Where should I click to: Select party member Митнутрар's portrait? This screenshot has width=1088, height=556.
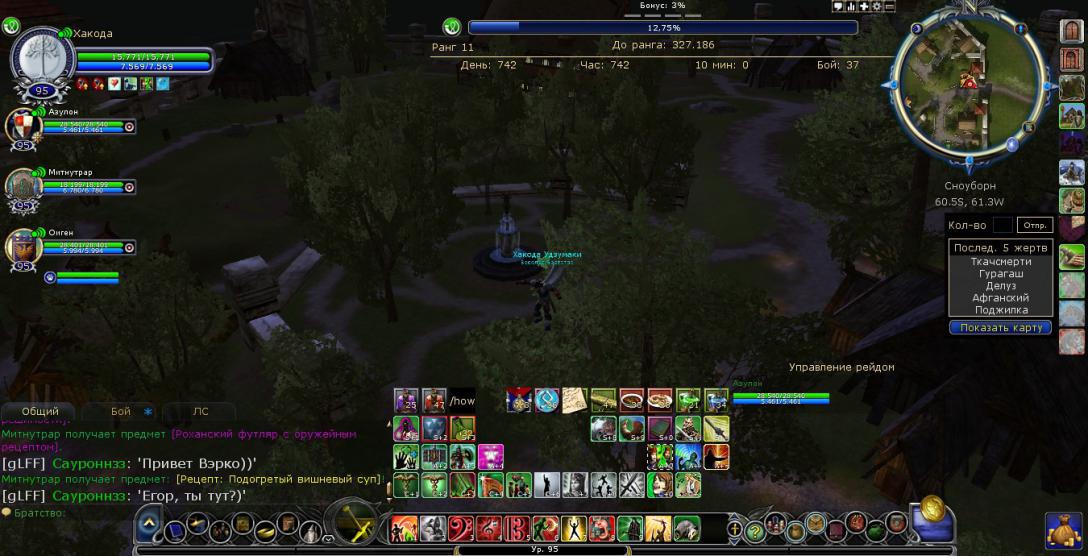coord(22,186)
